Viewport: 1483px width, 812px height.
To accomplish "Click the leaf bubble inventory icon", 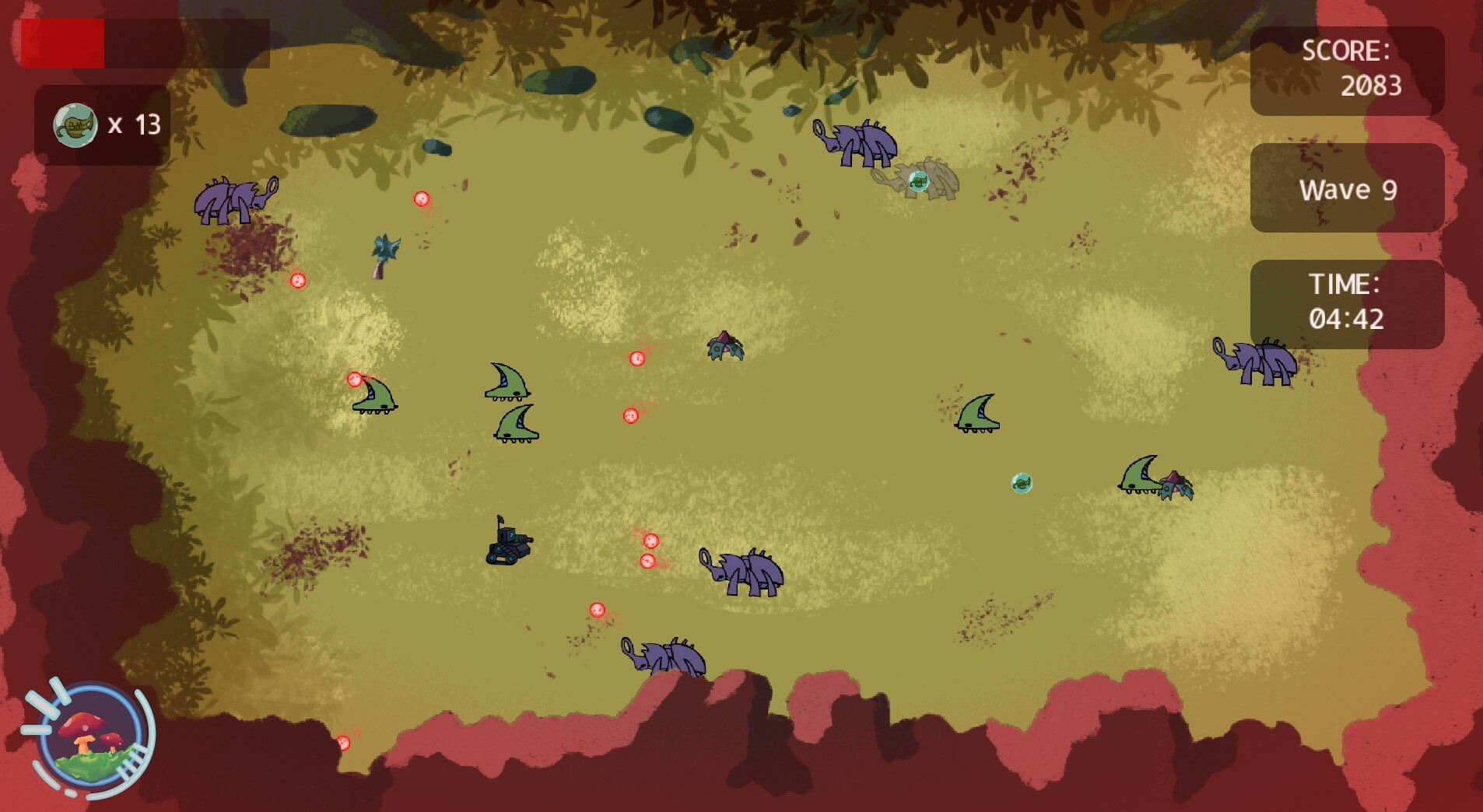I will 75,123.
